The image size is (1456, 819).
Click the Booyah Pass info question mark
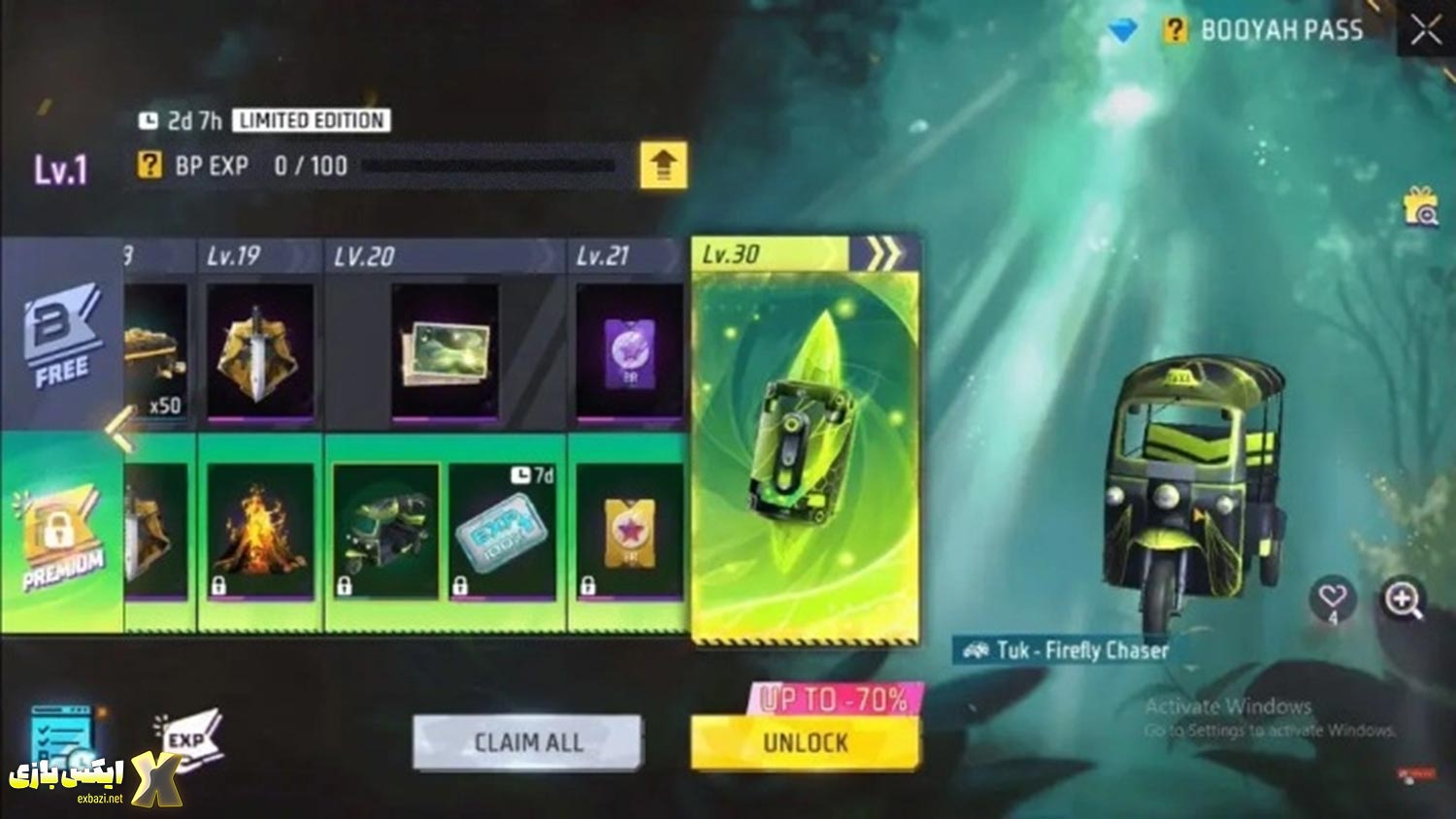[1175, 29]
